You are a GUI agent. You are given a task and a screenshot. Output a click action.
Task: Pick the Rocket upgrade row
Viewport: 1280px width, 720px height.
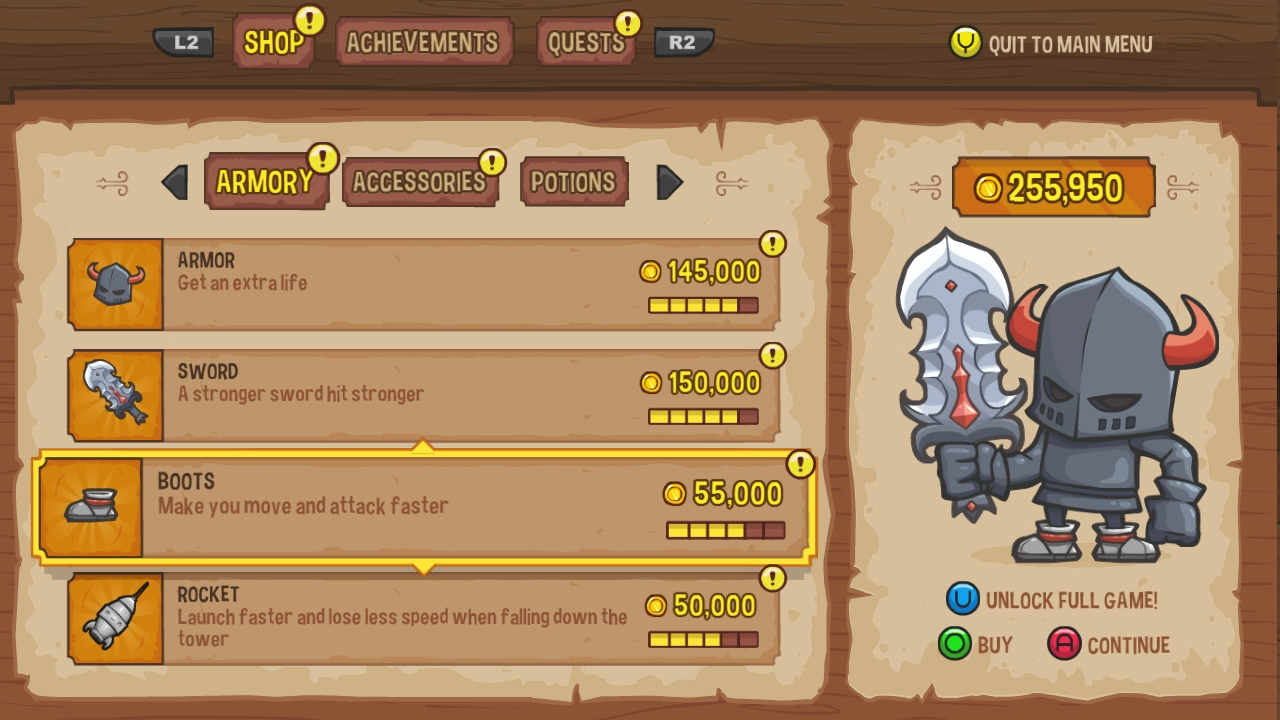[x=423, y=619]
